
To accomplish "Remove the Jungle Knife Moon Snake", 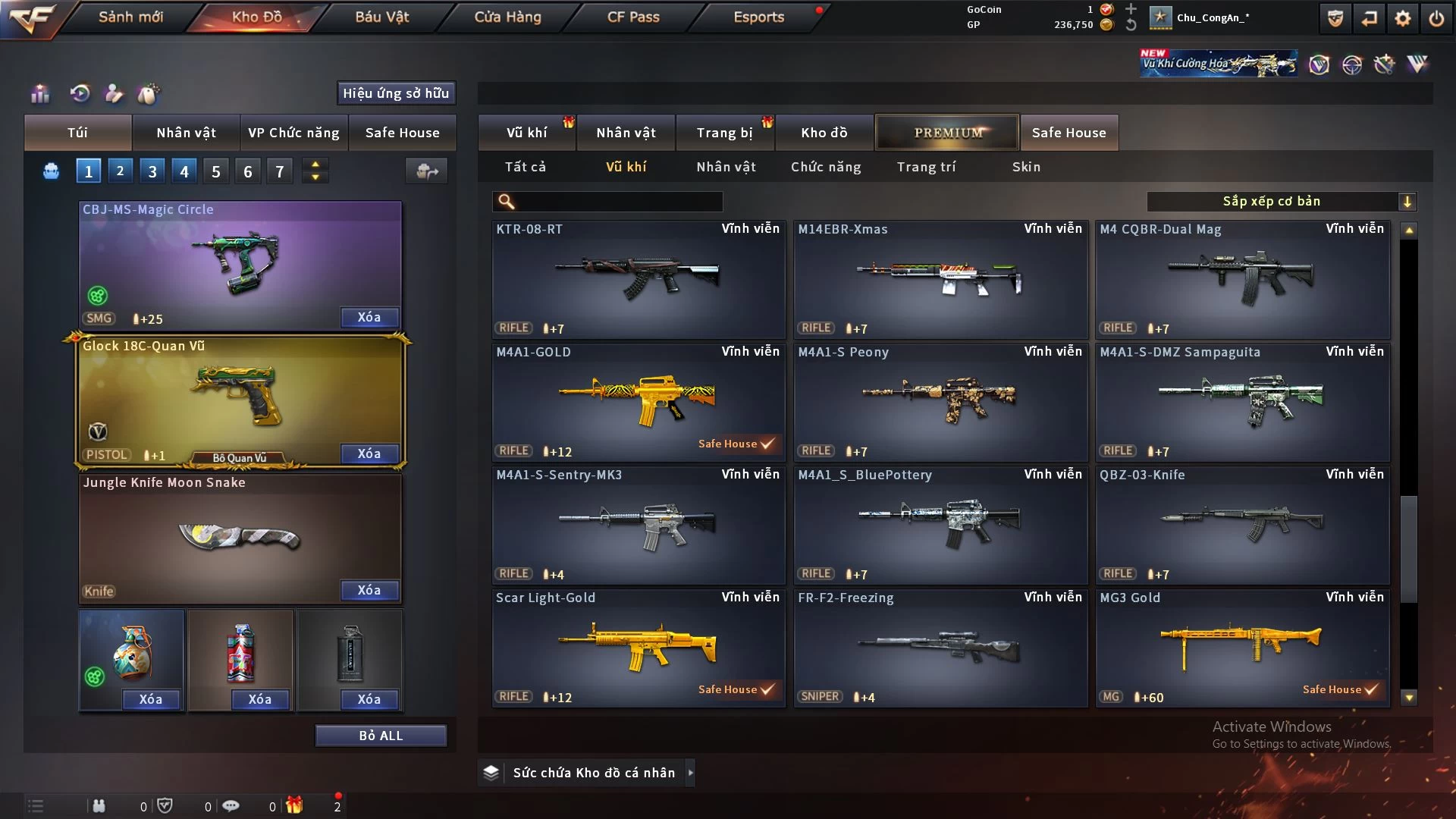I will coord(369,590).
